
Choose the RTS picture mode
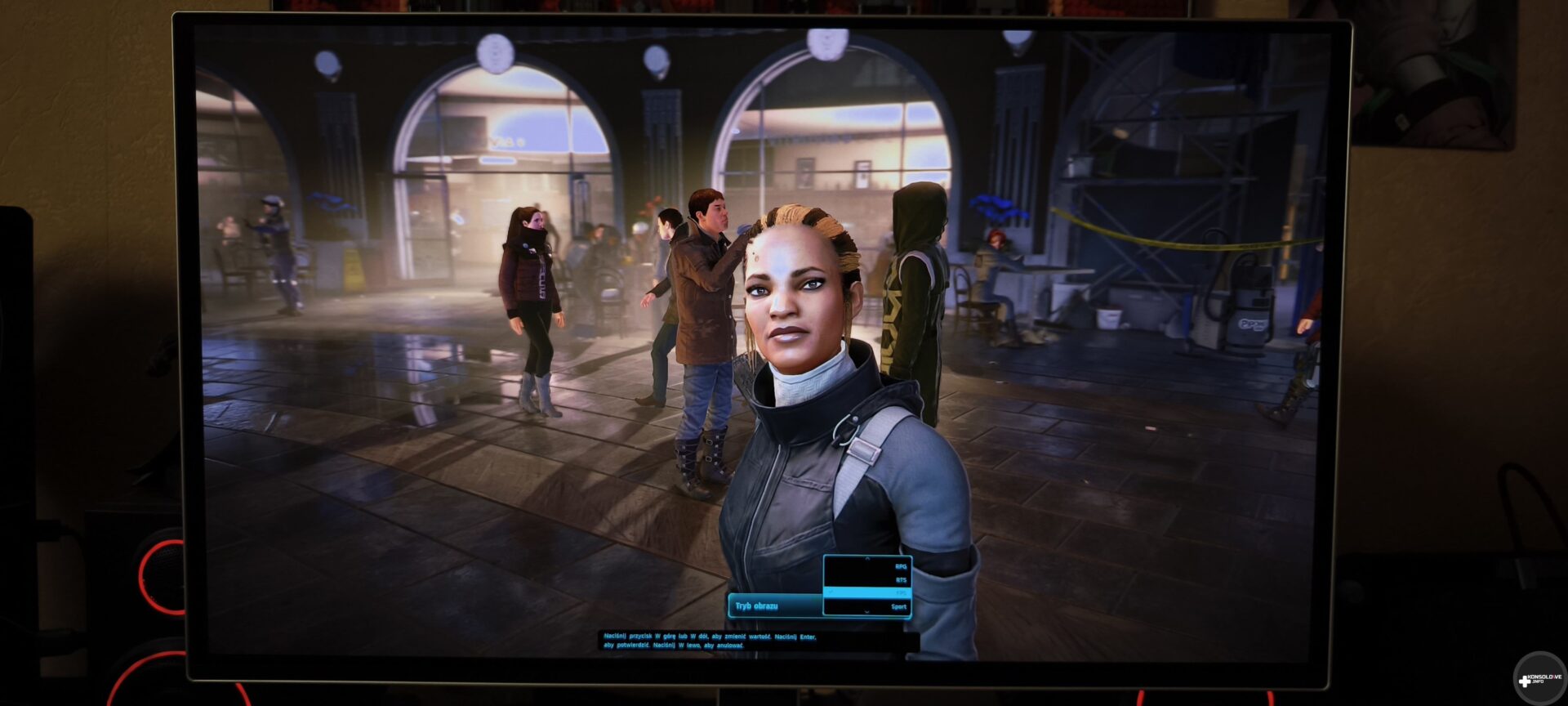click(x=901, y=580)
